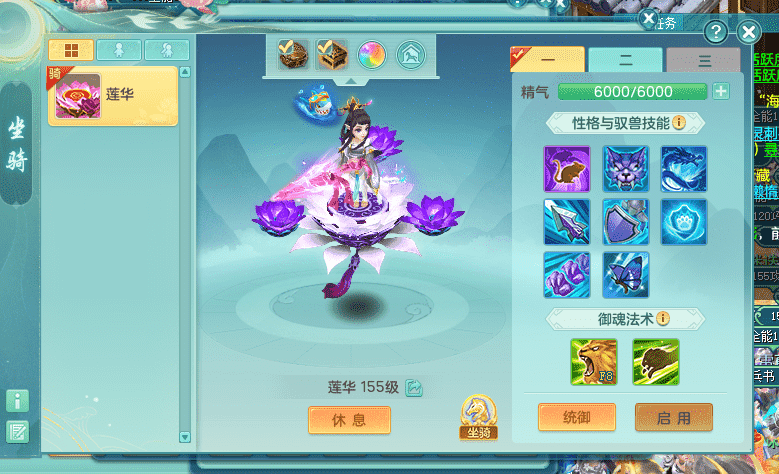Select the rat beast skill icon
779x474 pixels.
[x=567, y=169]
